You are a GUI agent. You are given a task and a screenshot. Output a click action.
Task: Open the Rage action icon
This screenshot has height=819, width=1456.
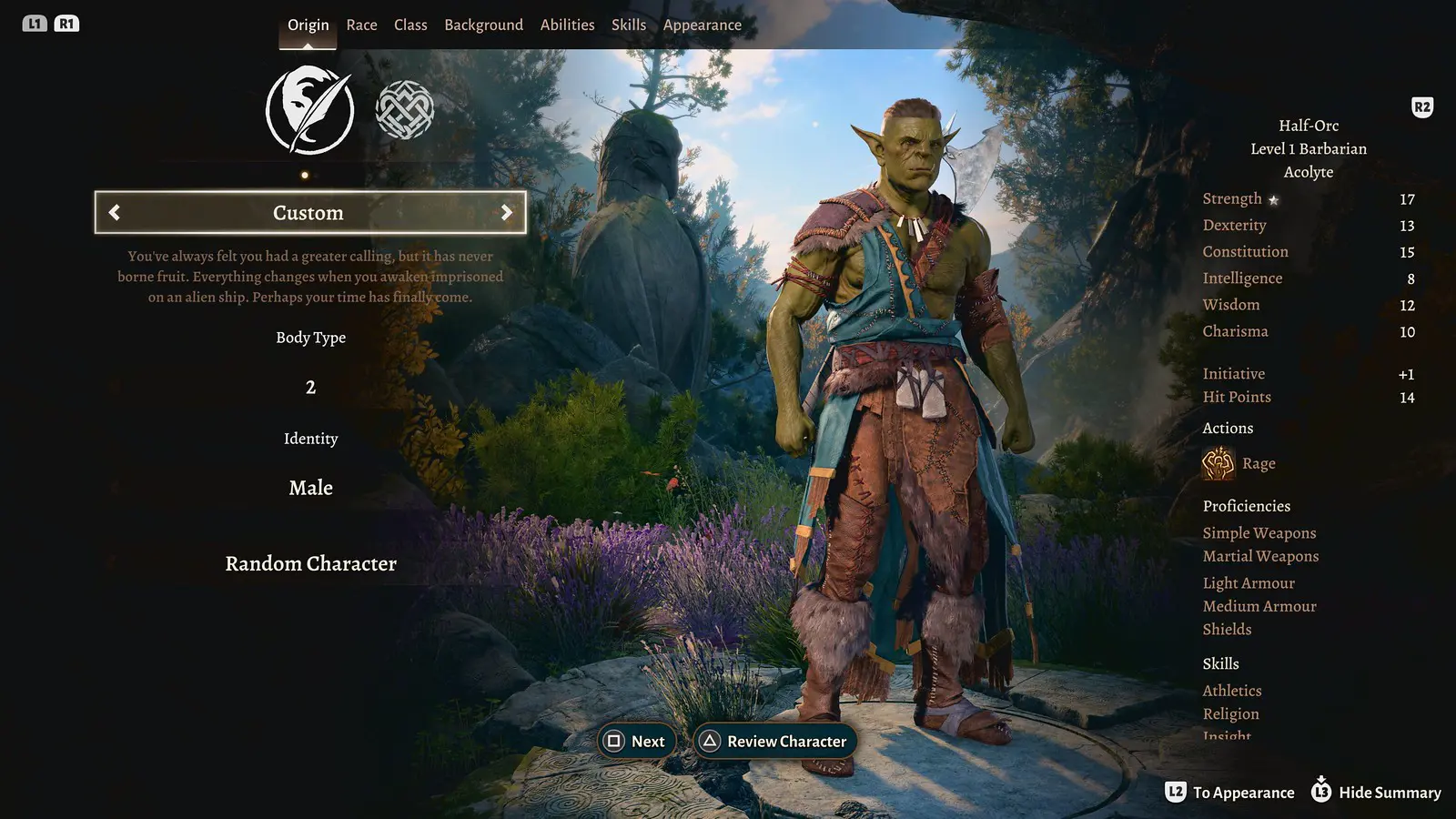click(1217, 463)
